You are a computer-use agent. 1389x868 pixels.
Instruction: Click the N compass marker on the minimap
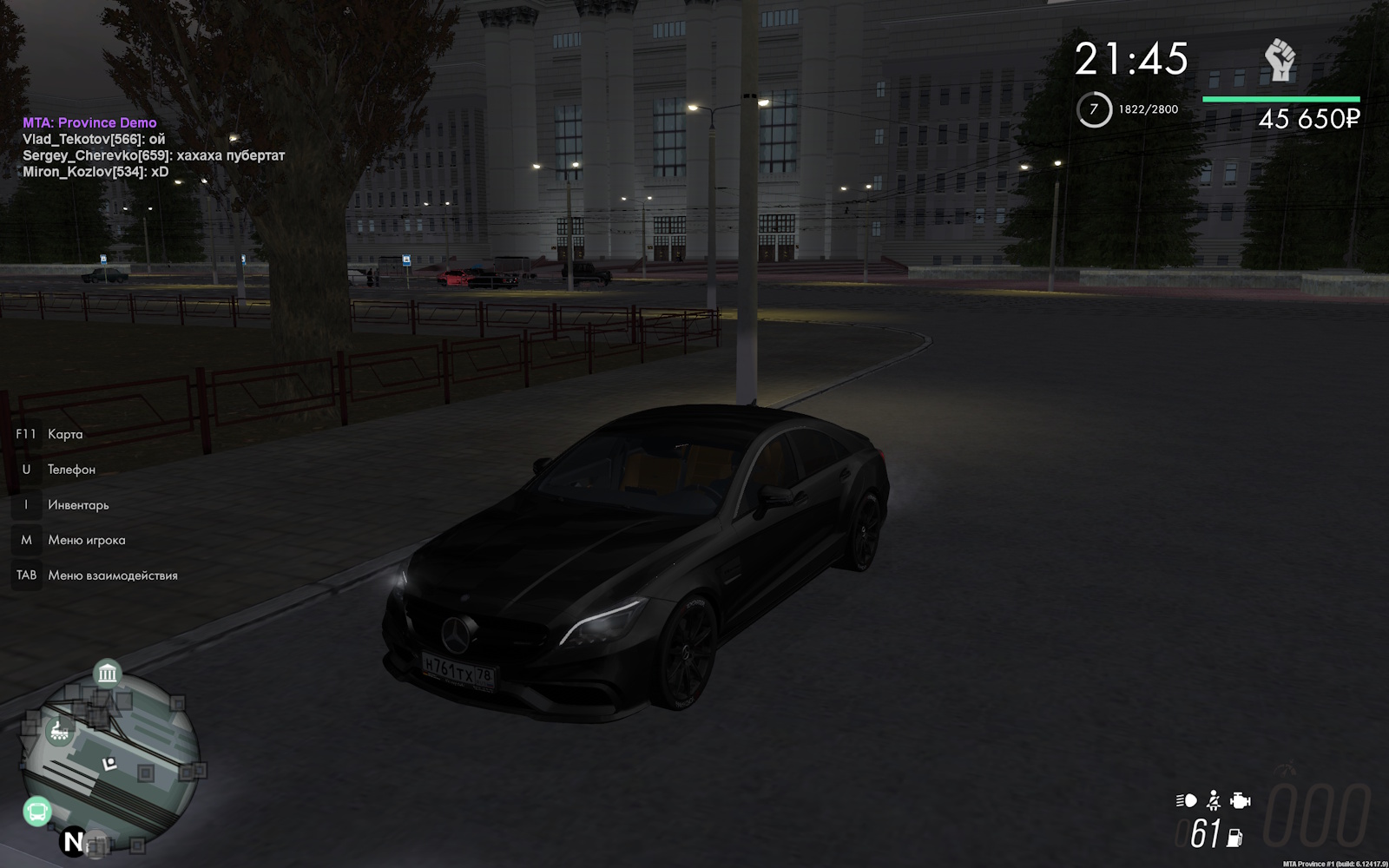coord(74,841)
